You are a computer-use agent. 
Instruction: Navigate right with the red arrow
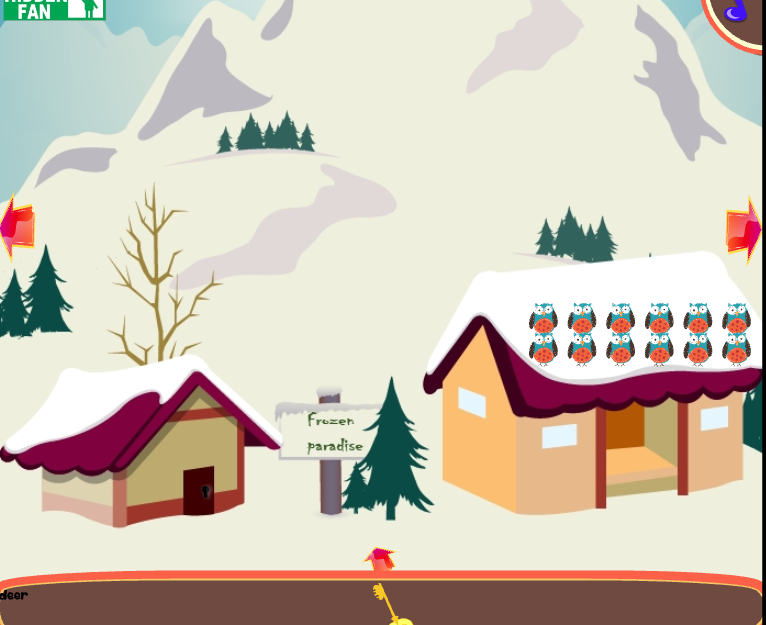[744, 229]
